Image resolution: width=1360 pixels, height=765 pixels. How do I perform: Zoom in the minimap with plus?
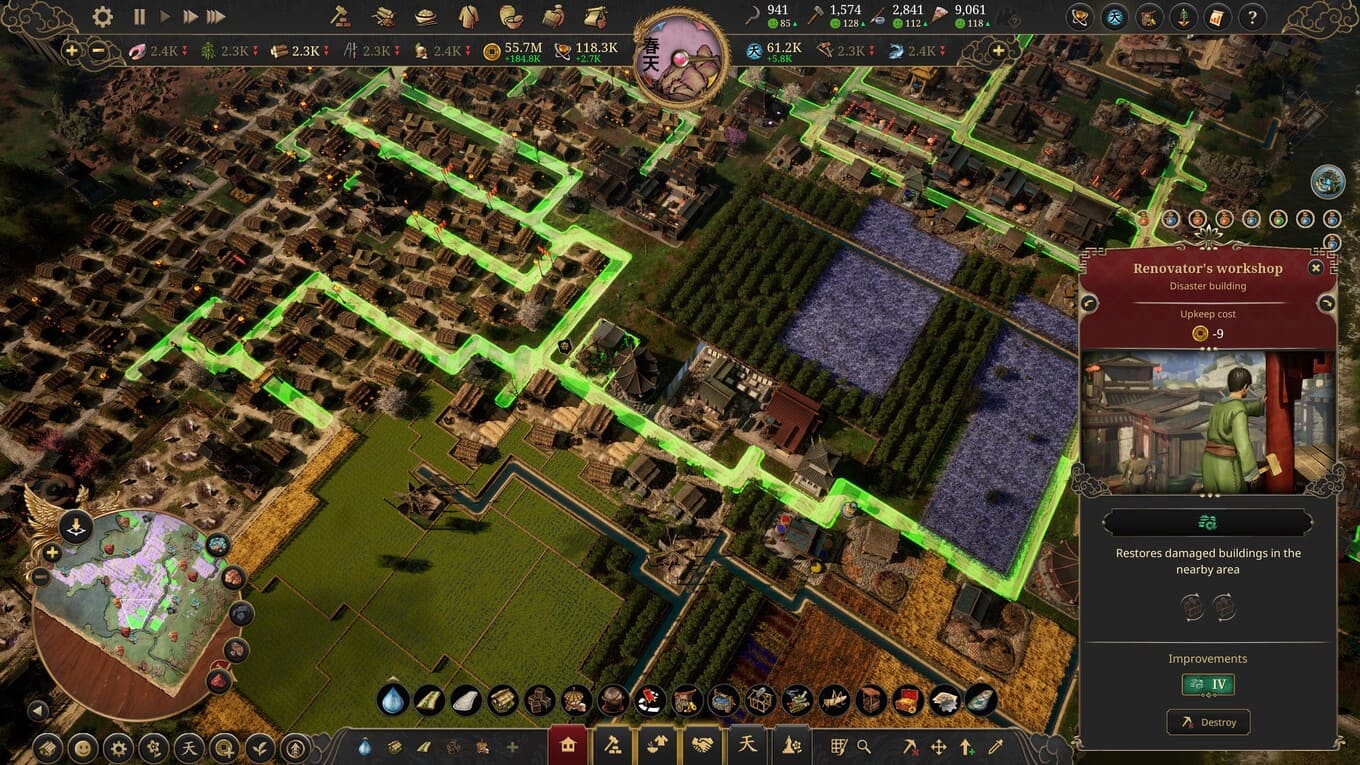52,552
